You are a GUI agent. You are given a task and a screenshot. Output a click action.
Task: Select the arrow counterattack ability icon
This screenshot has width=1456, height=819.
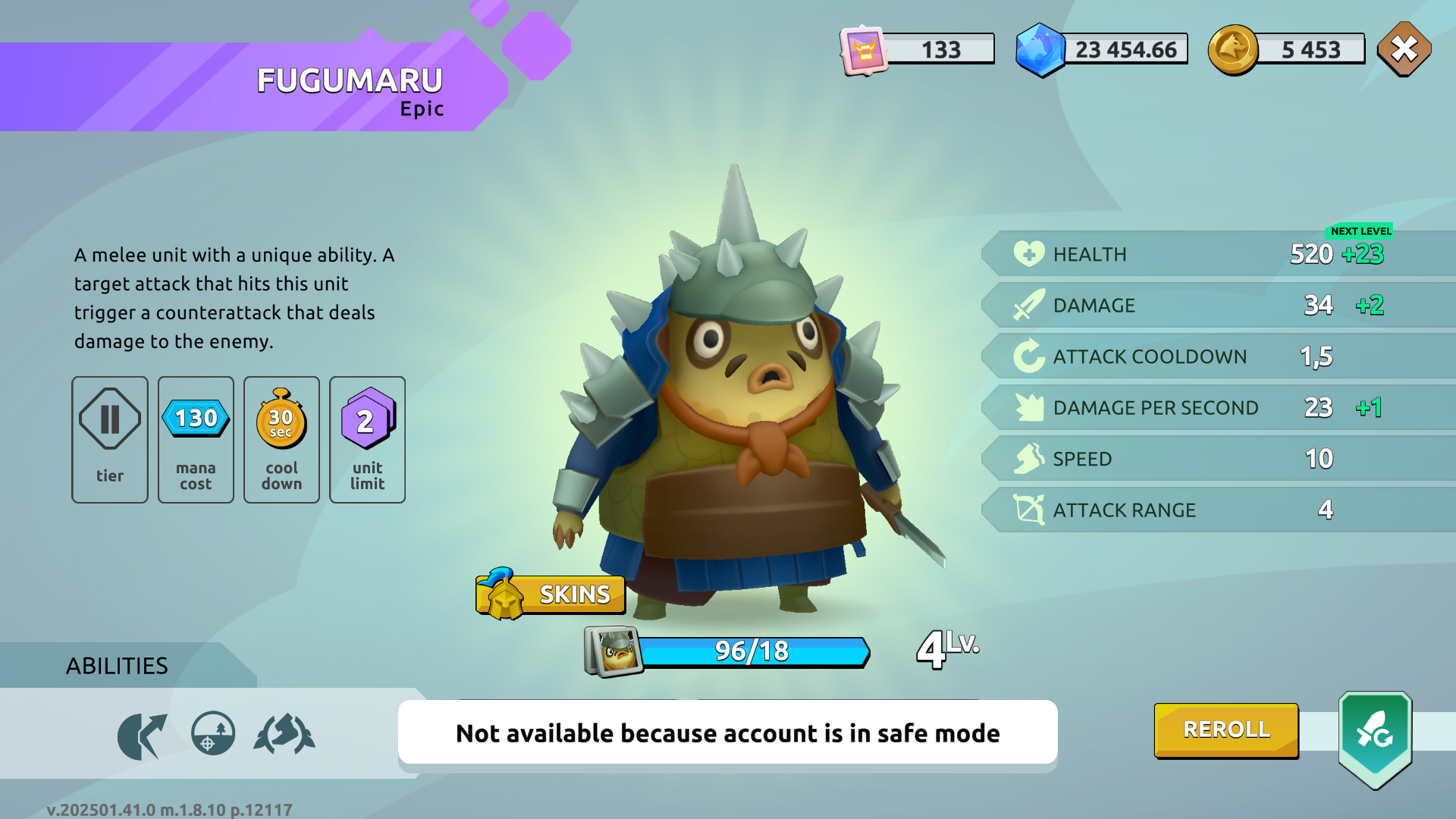pyautogui.click(x=142, y=735)
